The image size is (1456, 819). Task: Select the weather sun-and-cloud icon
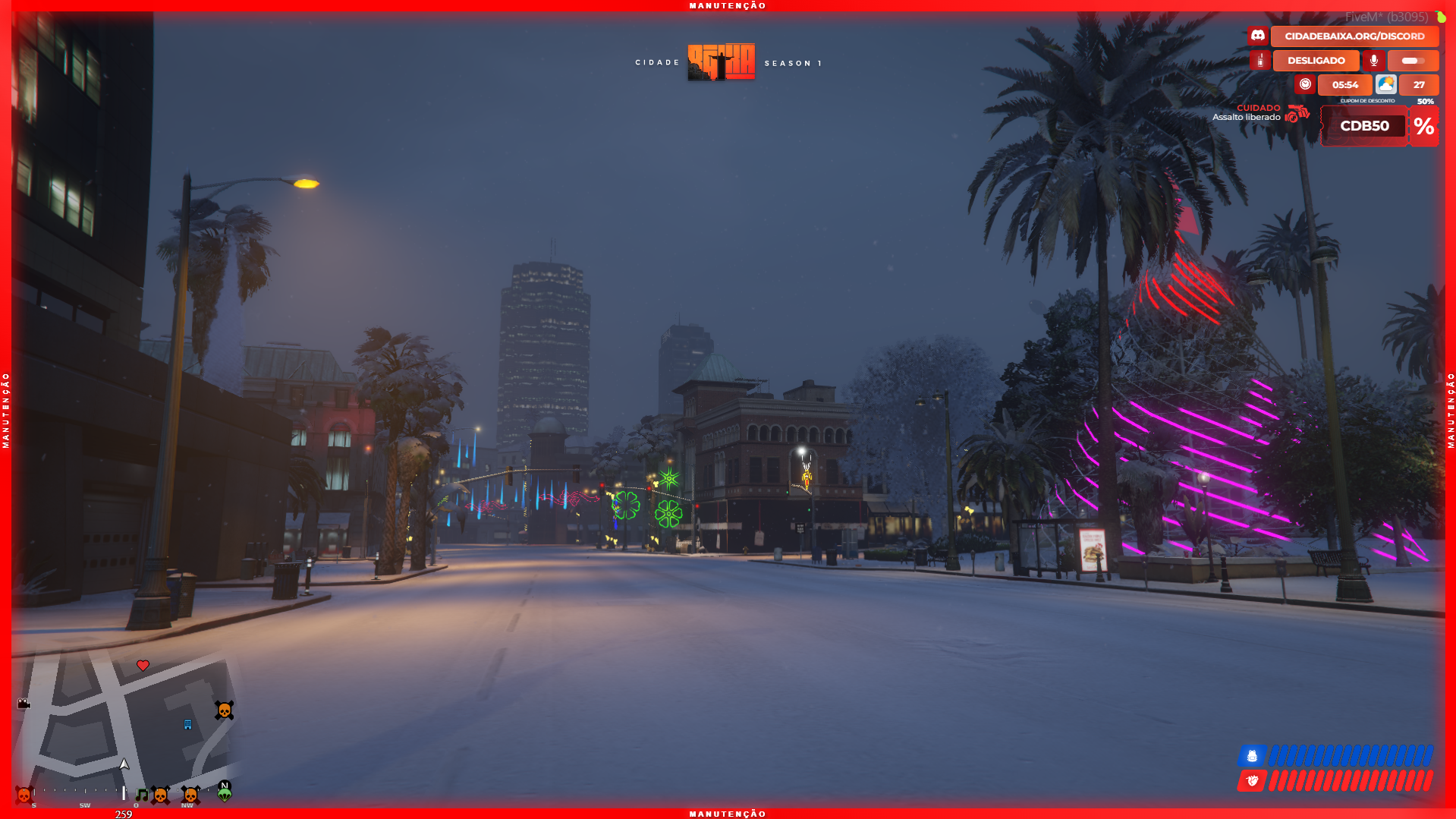(x=1385, y=84)
